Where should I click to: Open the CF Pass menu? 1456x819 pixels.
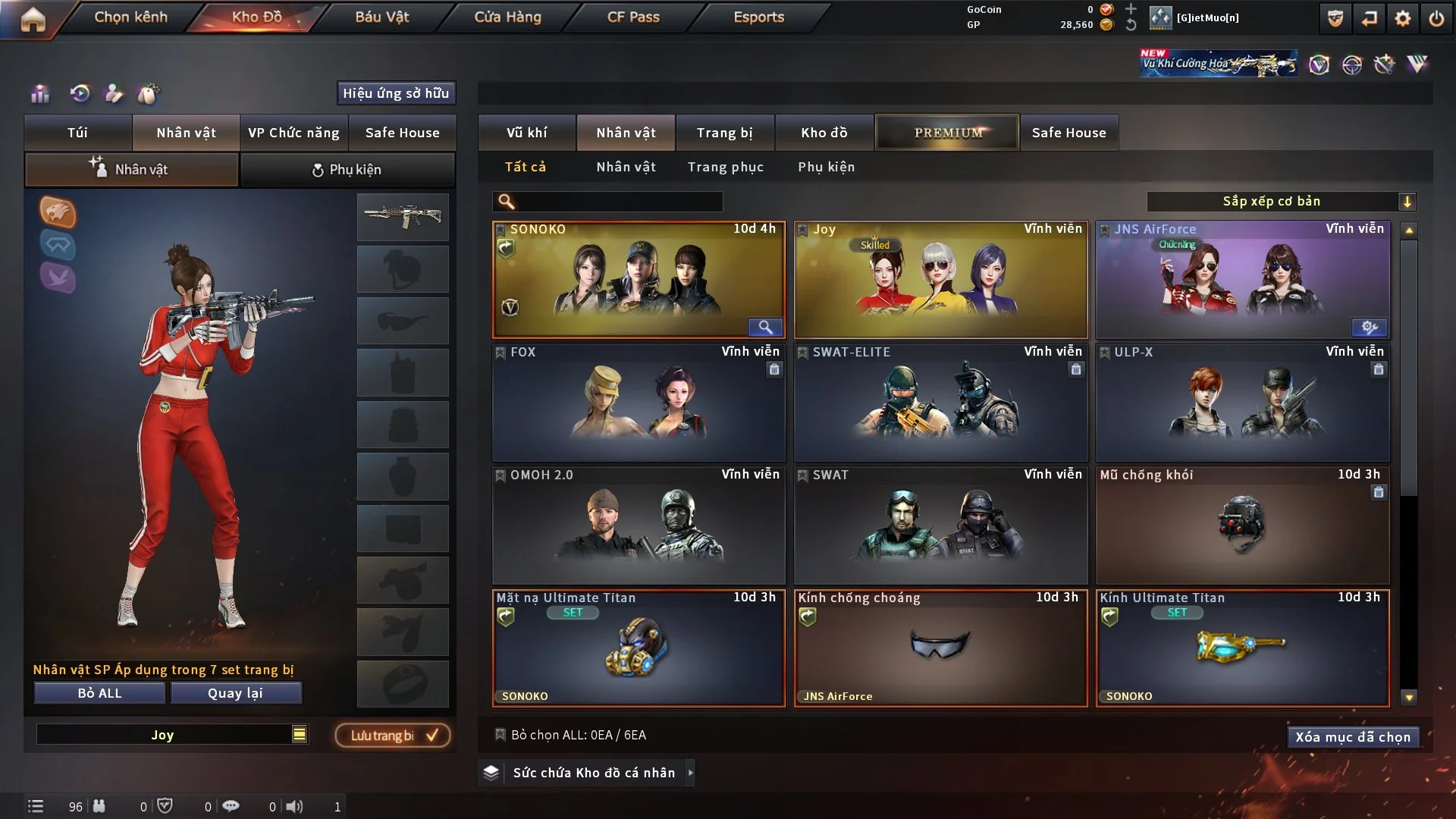click(x=633, y=17)
